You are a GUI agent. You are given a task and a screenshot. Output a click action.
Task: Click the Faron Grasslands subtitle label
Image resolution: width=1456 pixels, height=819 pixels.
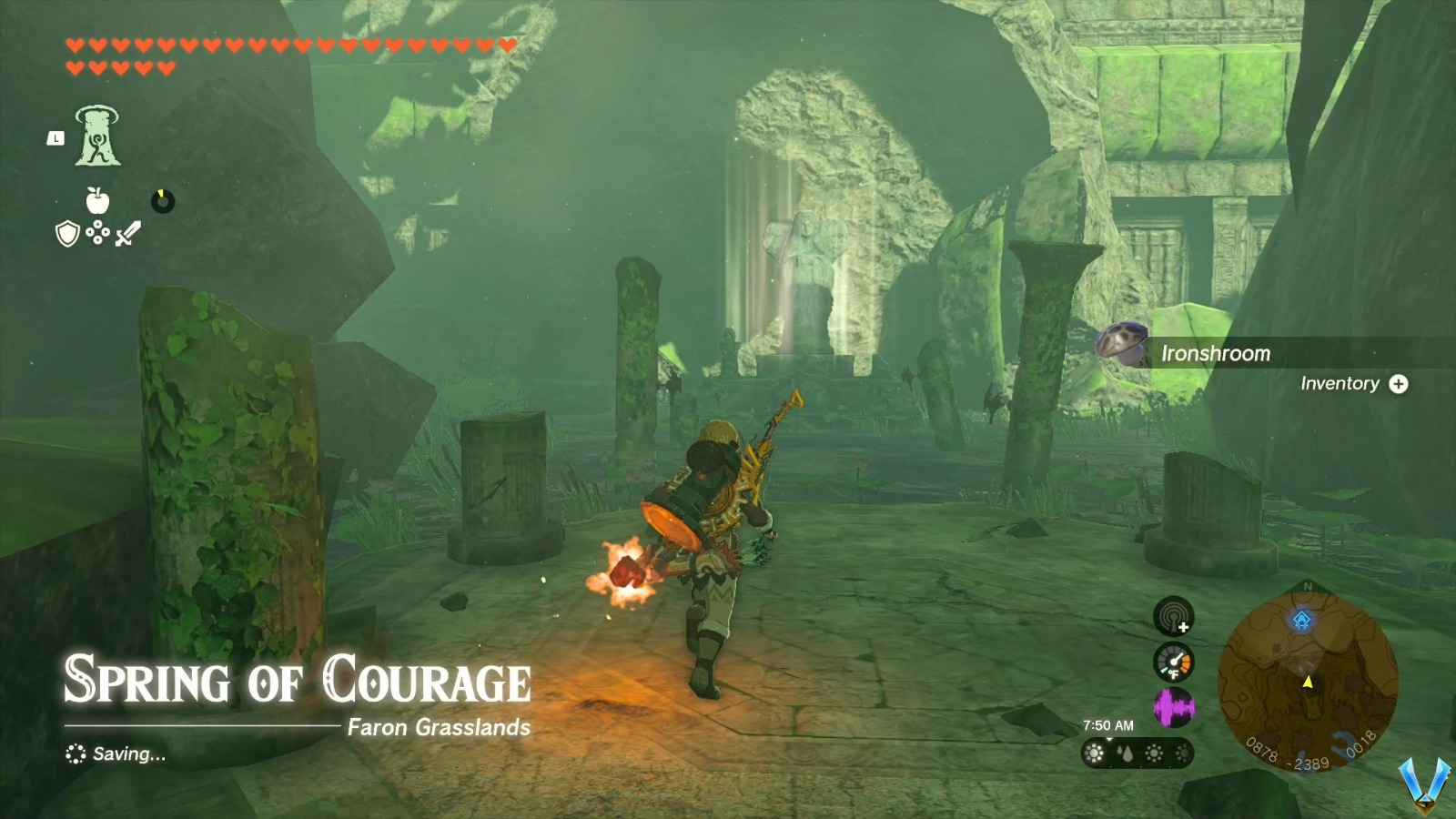441,727
